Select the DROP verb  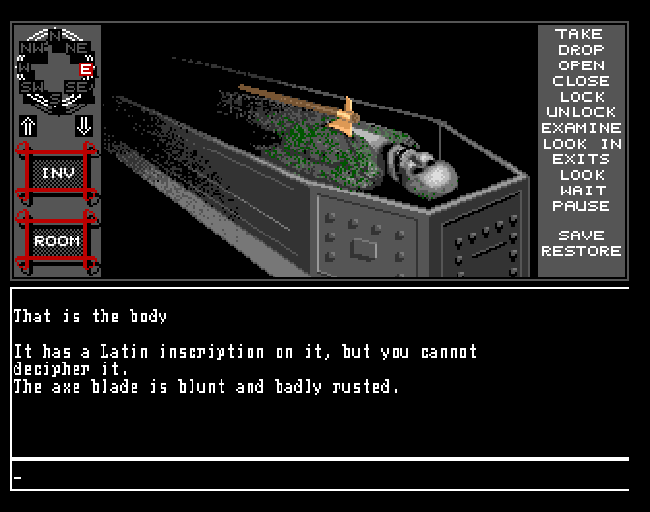pyautogui.click(x=580, y=50)
